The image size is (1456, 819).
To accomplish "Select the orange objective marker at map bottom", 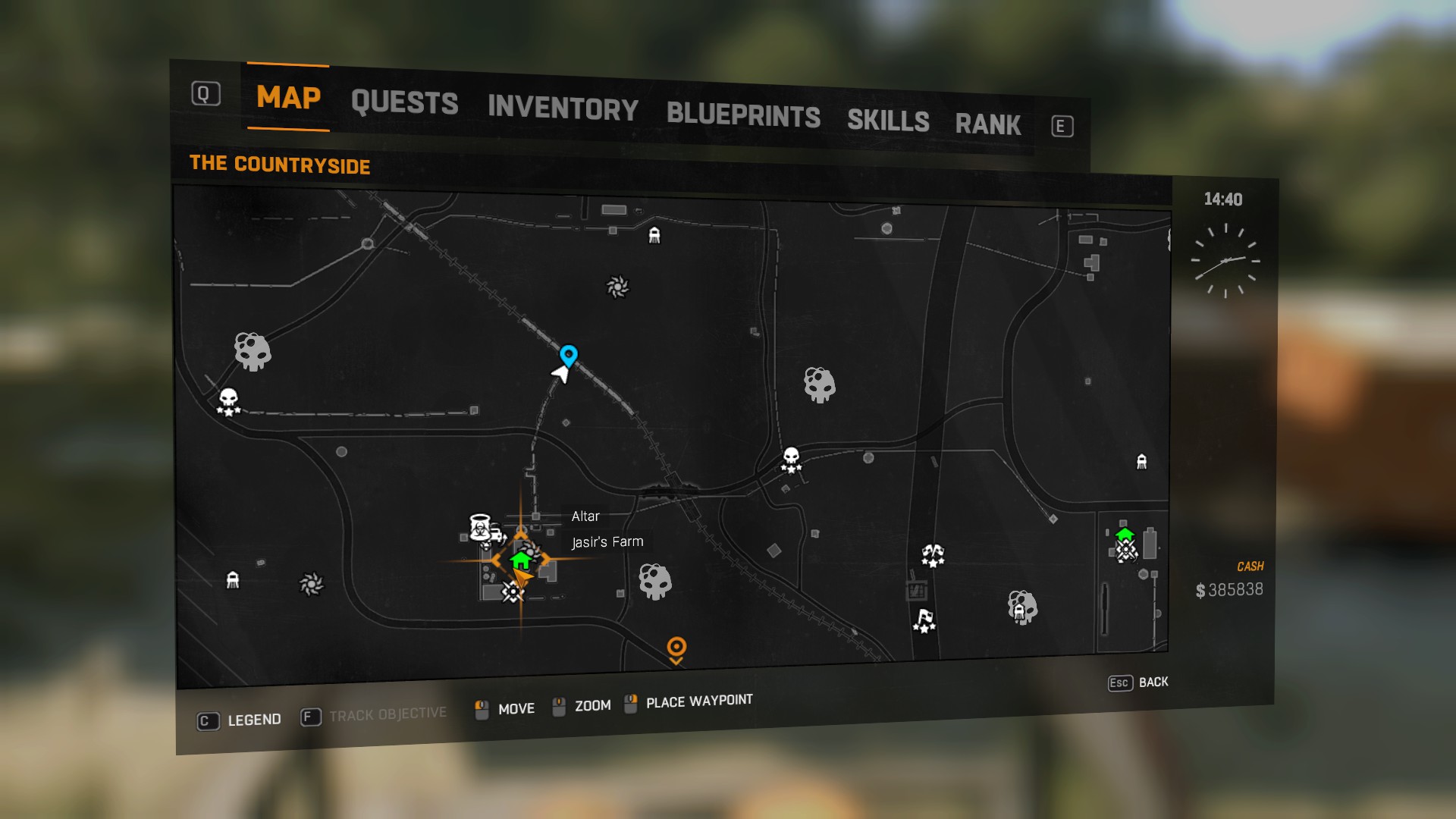I will click(x=676, y=648).
